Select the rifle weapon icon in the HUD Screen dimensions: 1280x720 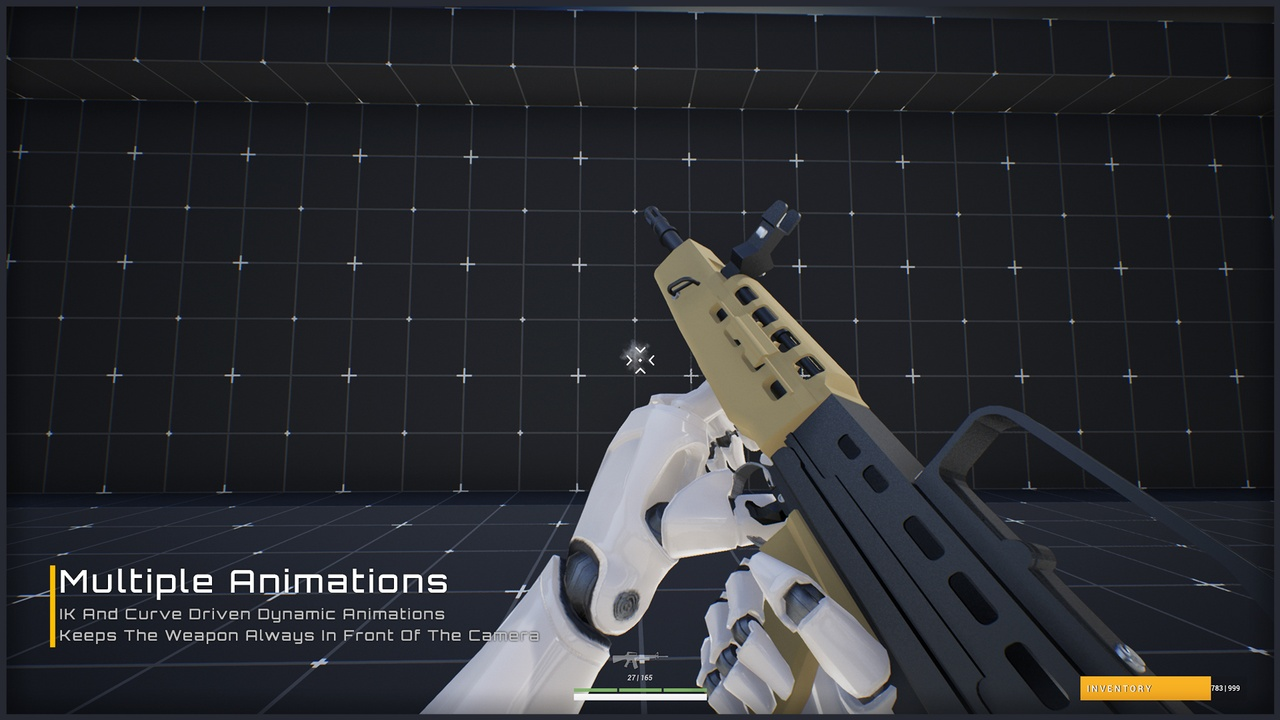tap(640, 658)
